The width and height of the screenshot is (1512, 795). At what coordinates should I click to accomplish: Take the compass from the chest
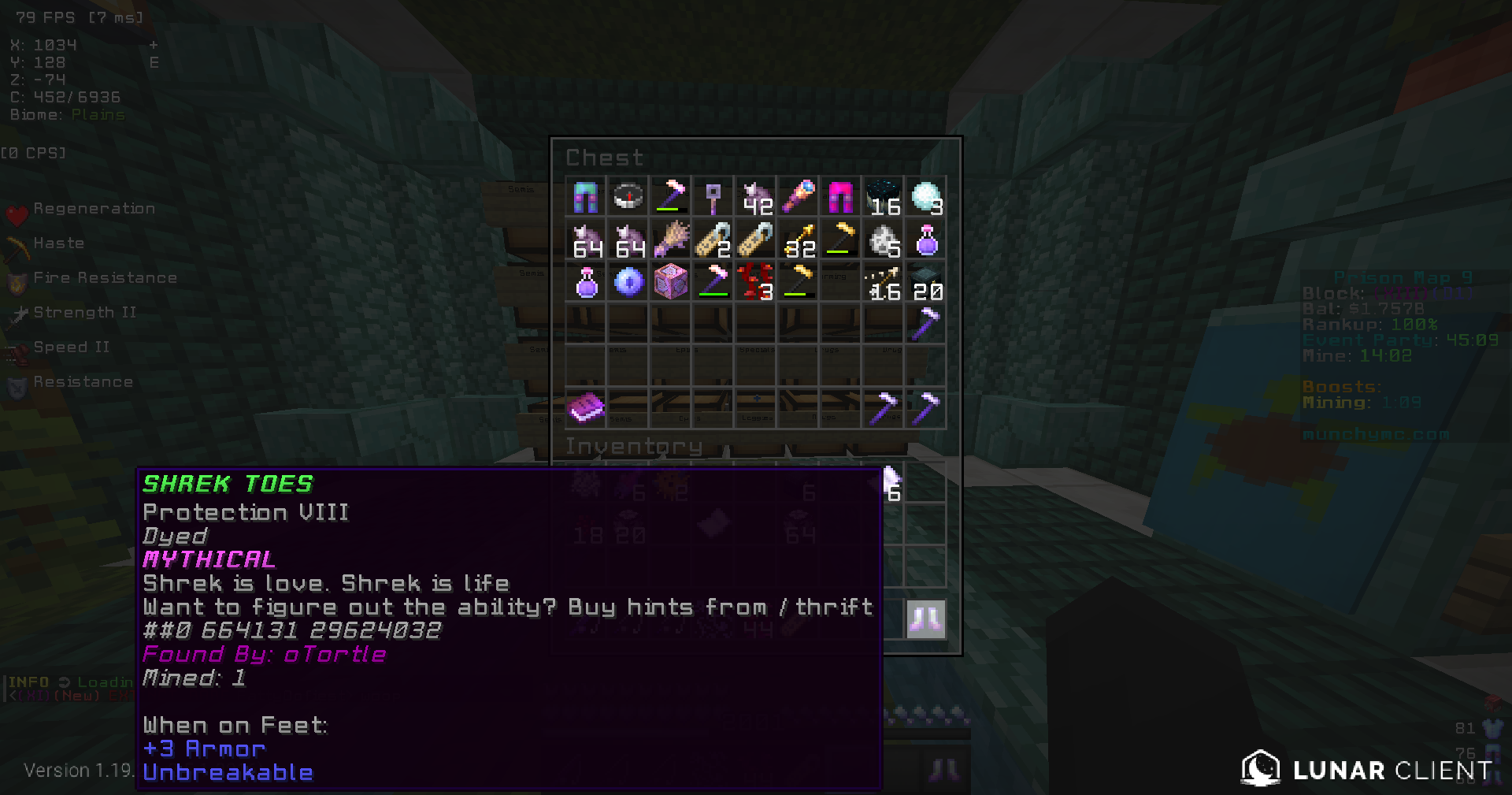628,197
